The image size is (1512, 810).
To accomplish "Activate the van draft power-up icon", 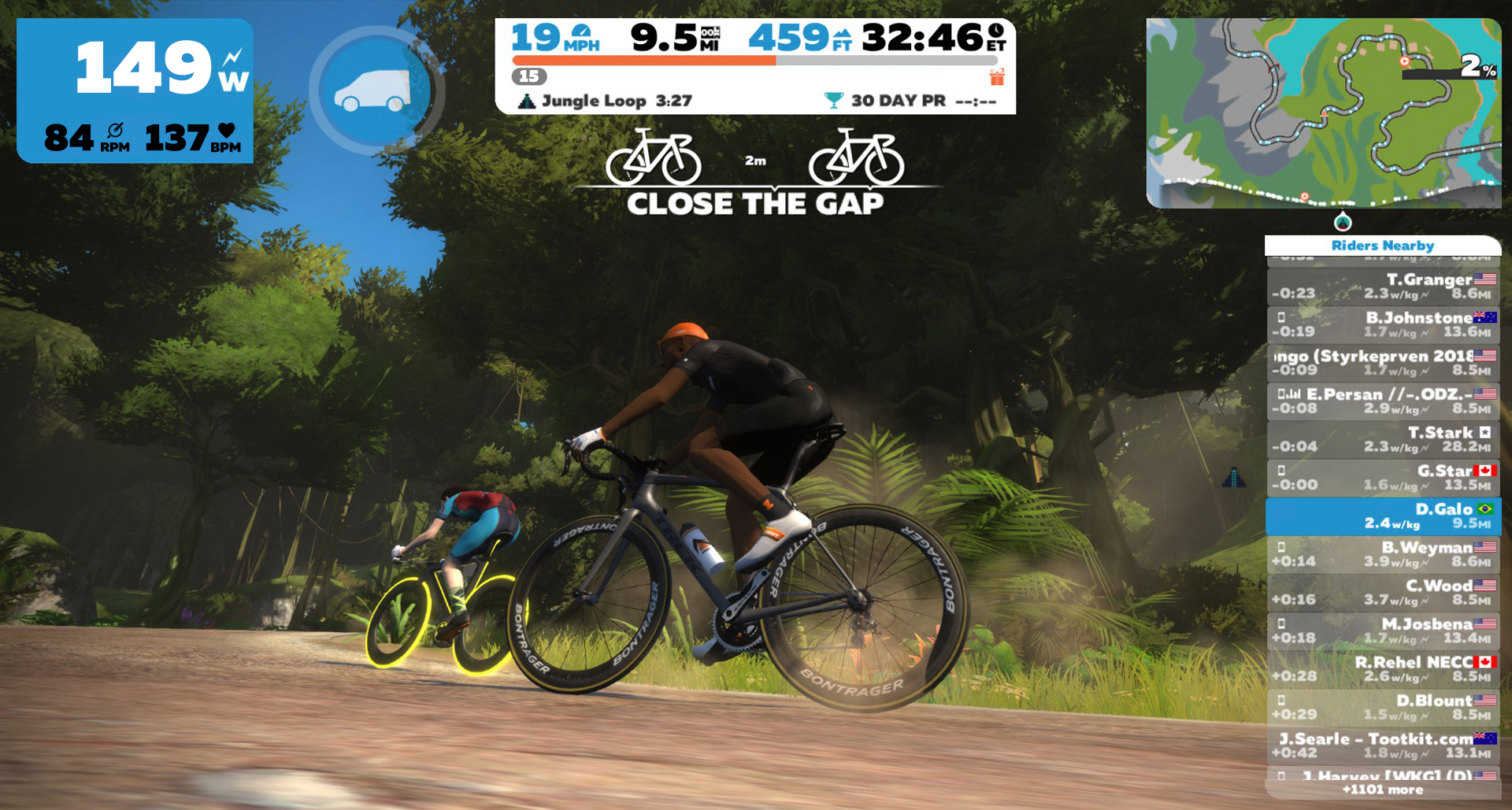I will tap(376, 92).
